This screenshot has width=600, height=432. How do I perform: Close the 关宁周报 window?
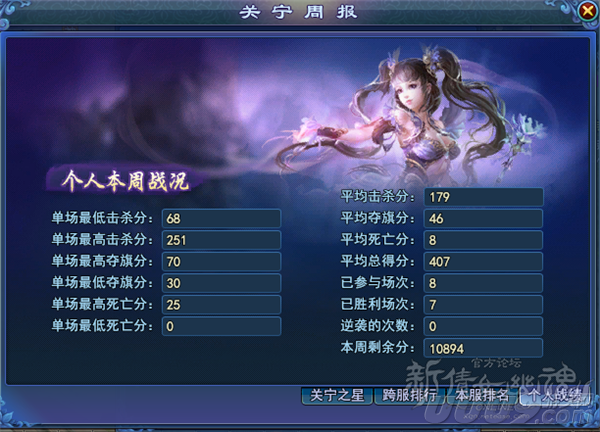pyautogui.click(x=587, y=11)
